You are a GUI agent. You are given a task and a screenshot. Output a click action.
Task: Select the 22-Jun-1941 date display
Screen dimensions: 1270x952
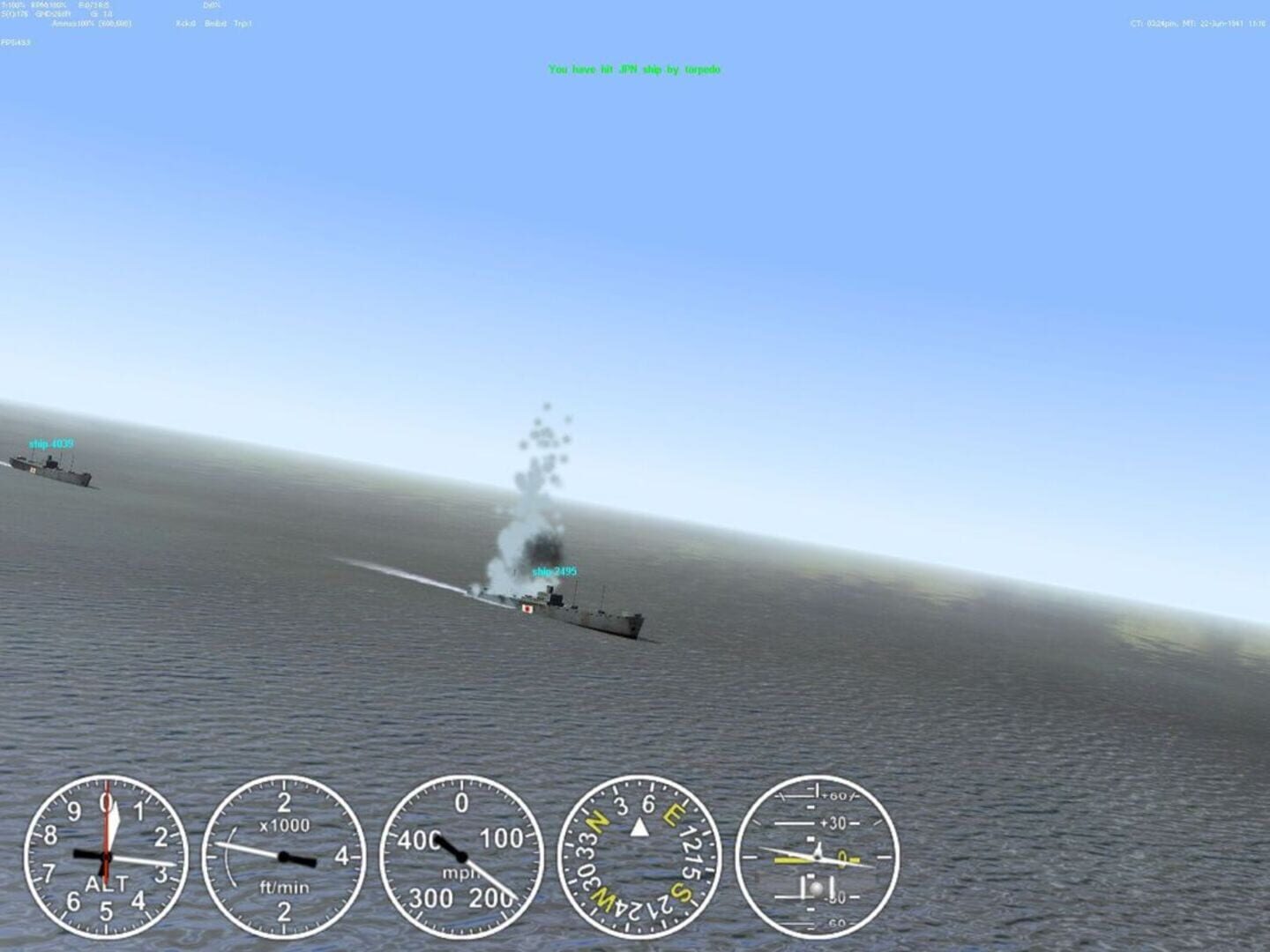[1221, 26]
